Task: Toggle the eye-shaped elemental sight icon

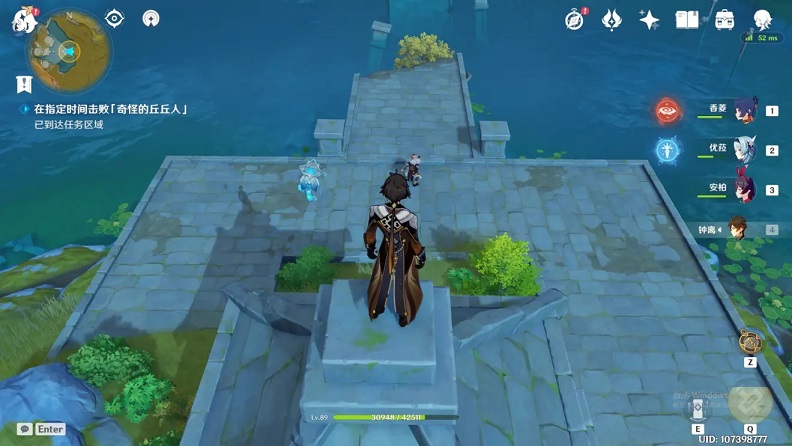Action: pos(114,18)
